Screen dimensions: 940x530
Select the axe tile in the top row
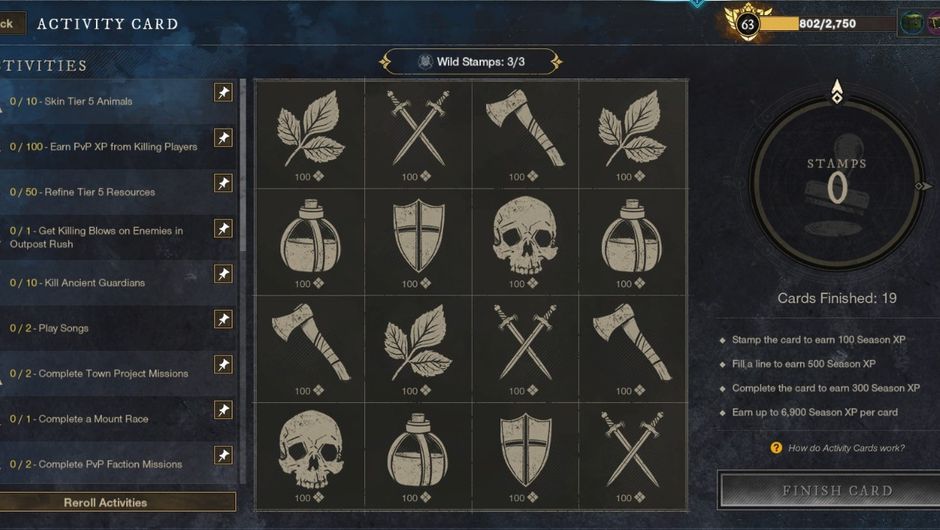(x=525, y=133)
